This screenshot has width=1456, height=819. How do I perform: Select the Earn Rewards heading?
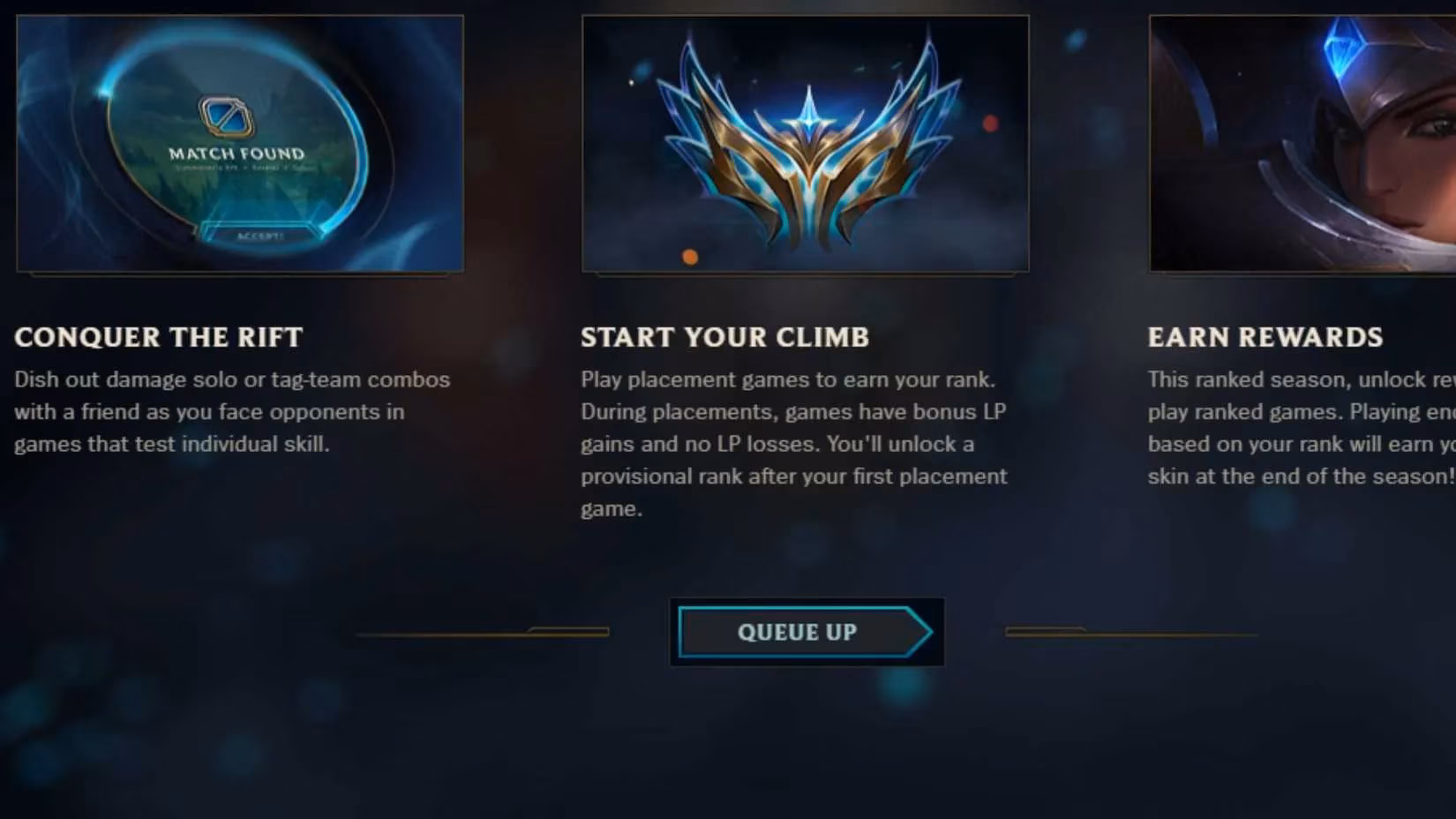1265,337
